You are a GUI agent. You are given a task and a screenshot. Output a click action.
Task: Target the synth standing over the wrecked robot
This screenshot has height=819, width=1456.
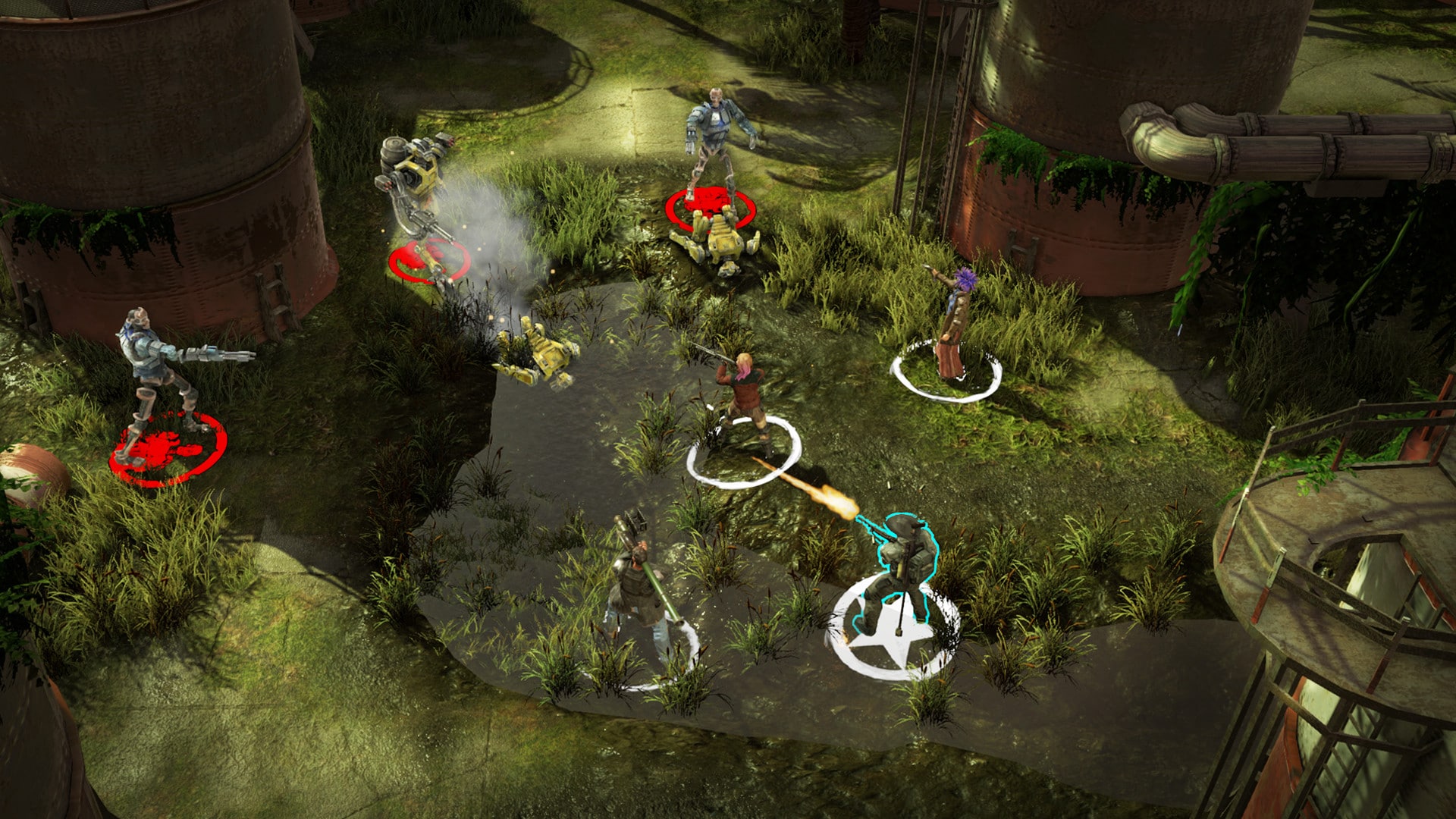pos(713,140)
